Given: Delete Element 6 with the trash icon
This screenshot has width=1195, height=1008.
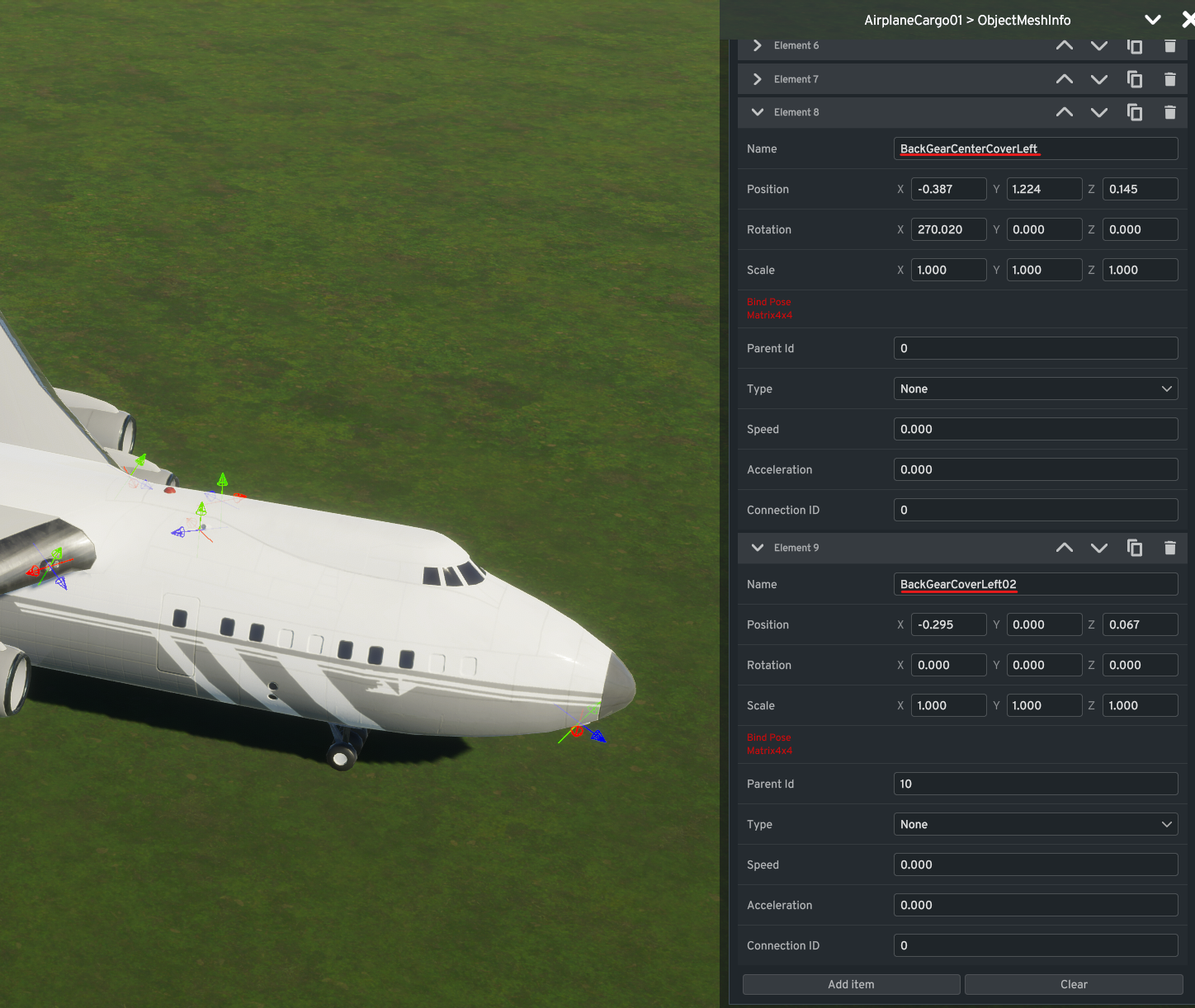Looking at the screenshot, I should (1169, 45).
